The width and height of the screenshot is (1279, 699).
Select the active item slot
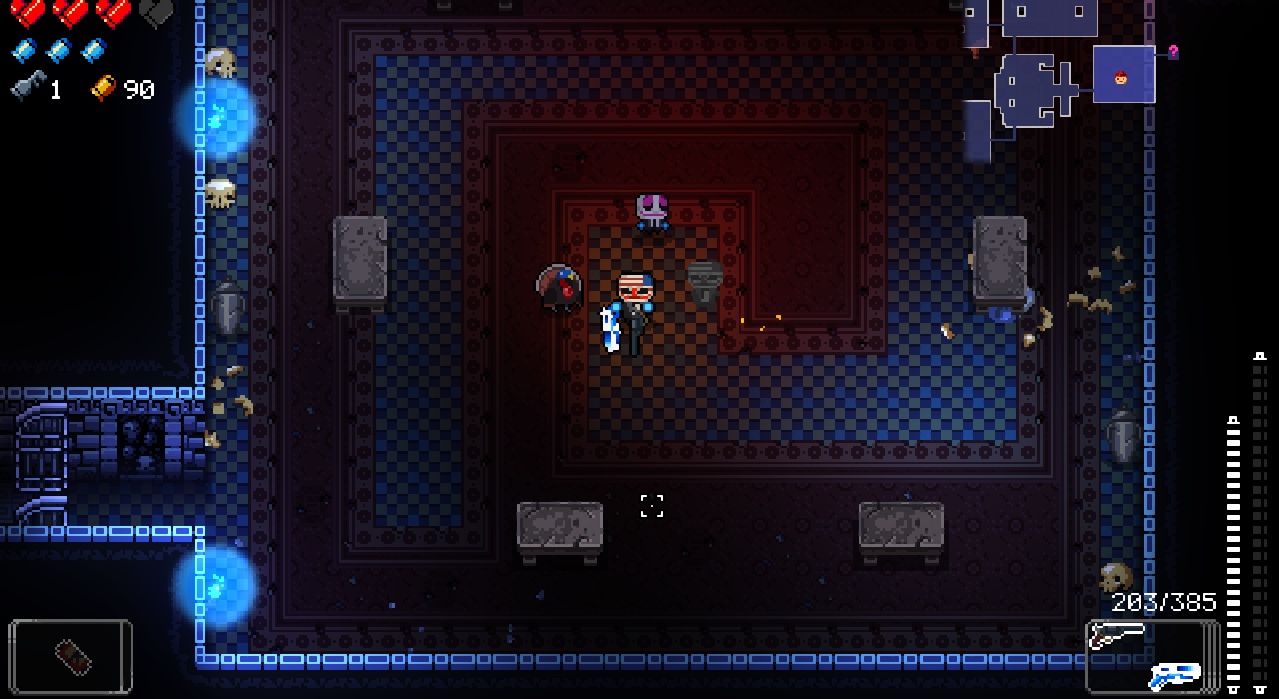pyautogui.click(x=71, y=656)
